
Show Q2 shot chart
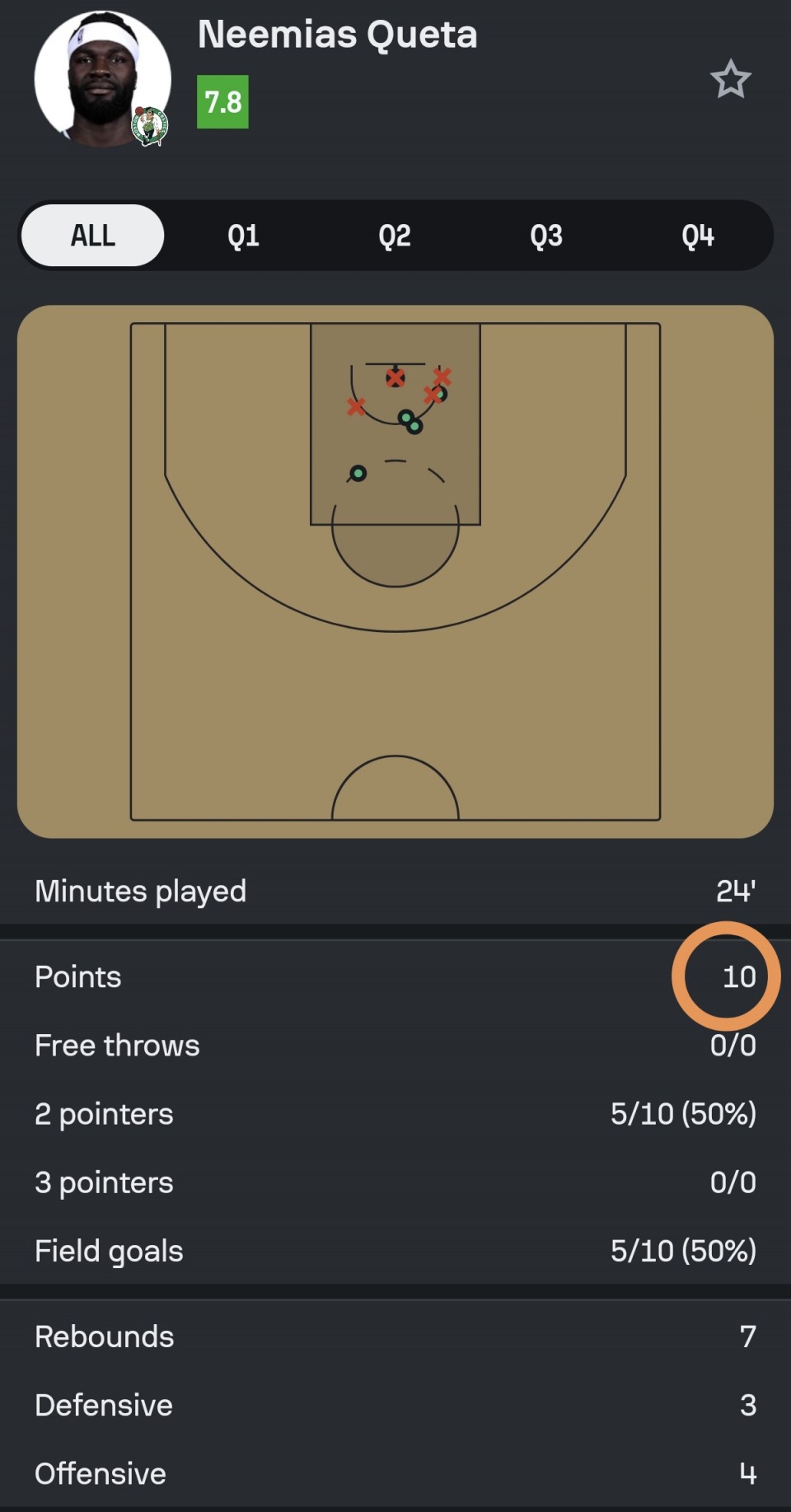395,236
